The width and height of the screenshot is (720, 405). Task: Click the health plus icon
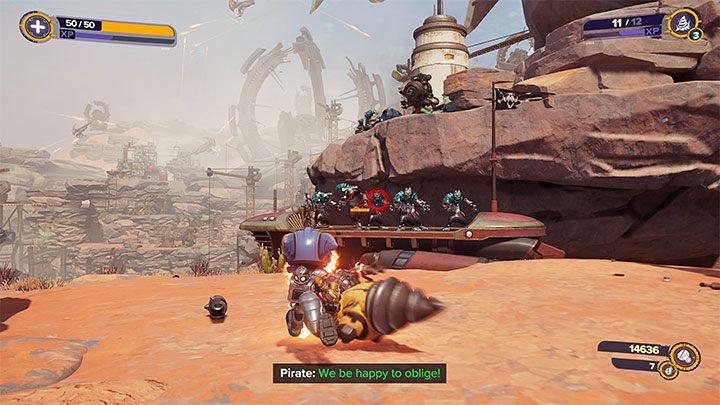click(x=36, y=27)
